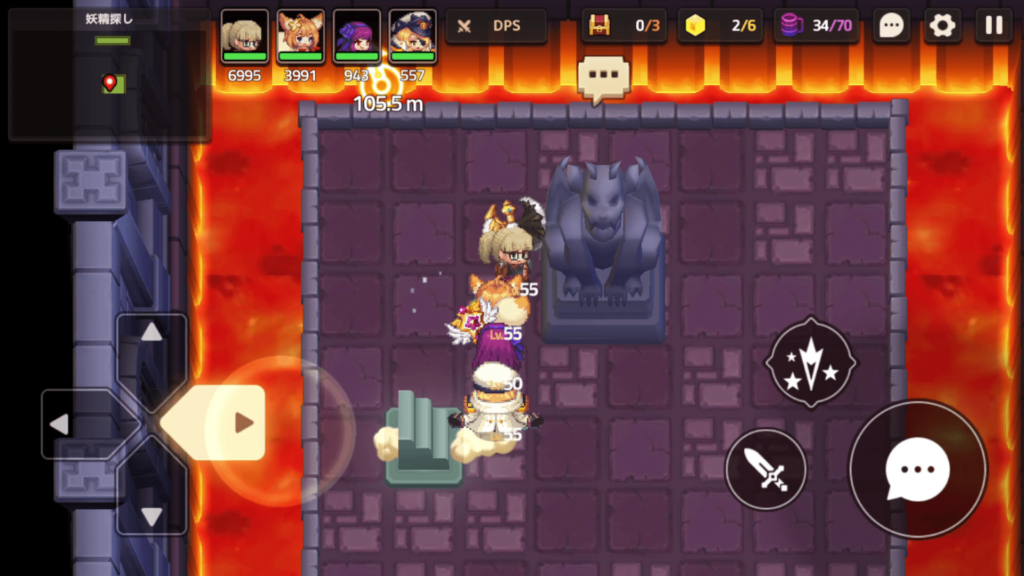1024x576 pixels.
Task: Select the witch-hat hero portrait
Action: (412, 37)
